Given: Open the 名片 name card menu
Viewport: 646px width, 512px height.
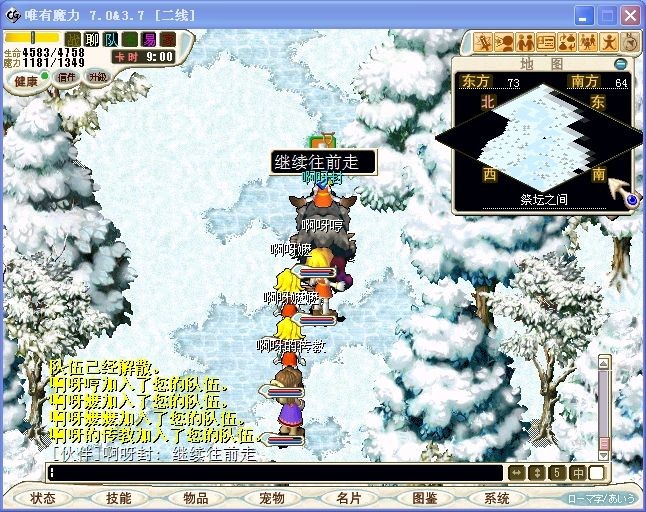Looking at the screenshot, I should coord(348,498).
